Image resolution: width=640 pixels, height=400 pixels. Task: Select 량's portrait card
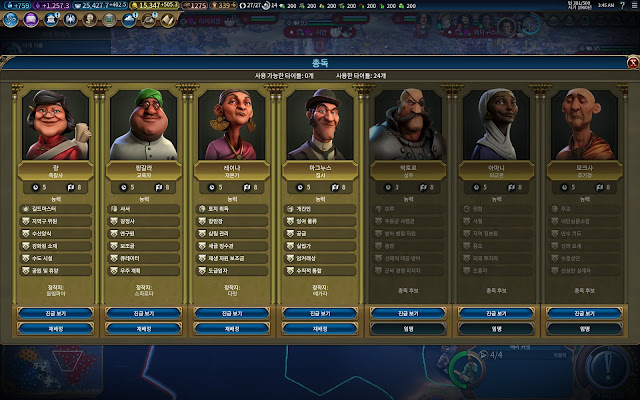55,125
